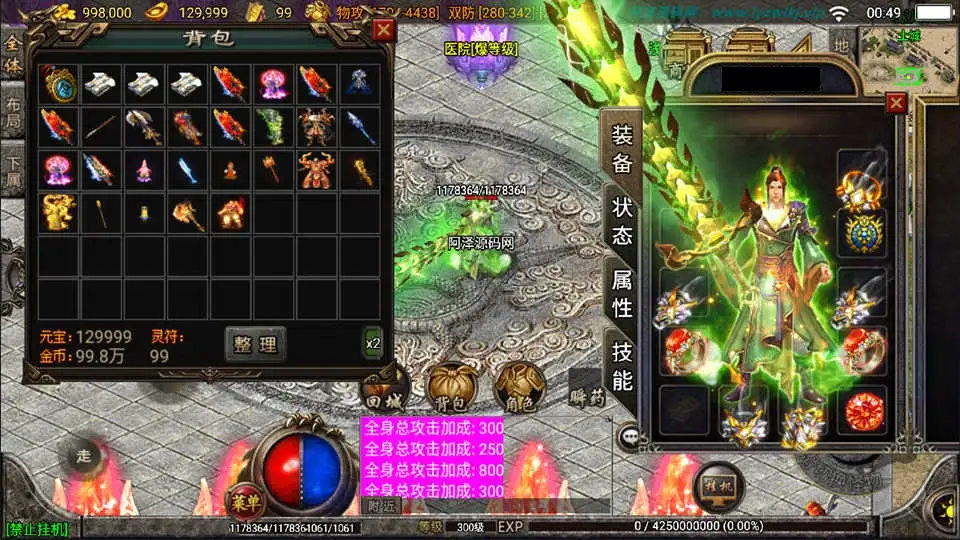Toggle the x2 button in the backpack
This screenshot has width=960, height=540.
373,343
